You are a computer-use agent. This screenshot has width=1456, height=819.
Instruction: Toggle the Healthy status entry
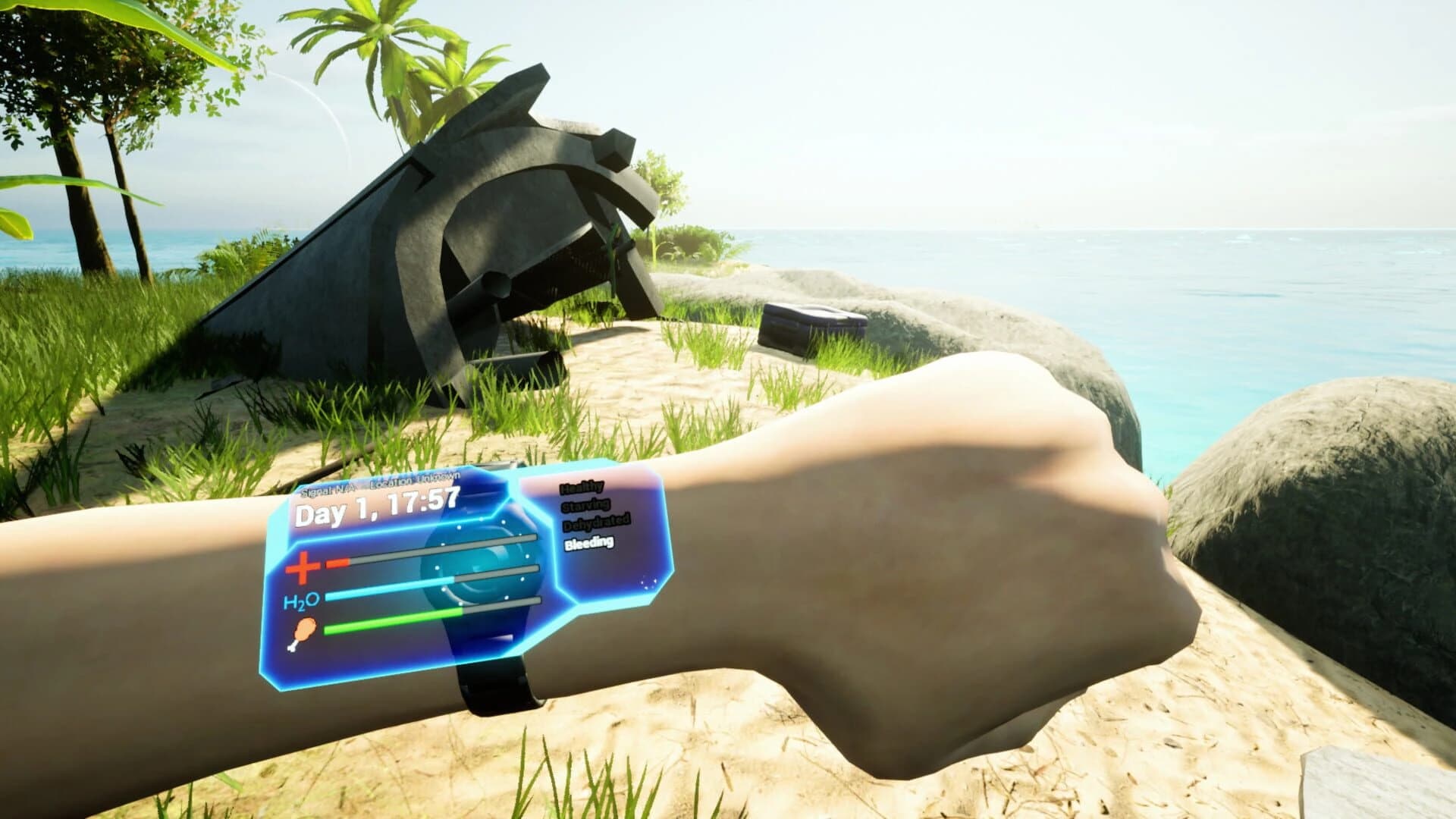(x=582, y=489)
